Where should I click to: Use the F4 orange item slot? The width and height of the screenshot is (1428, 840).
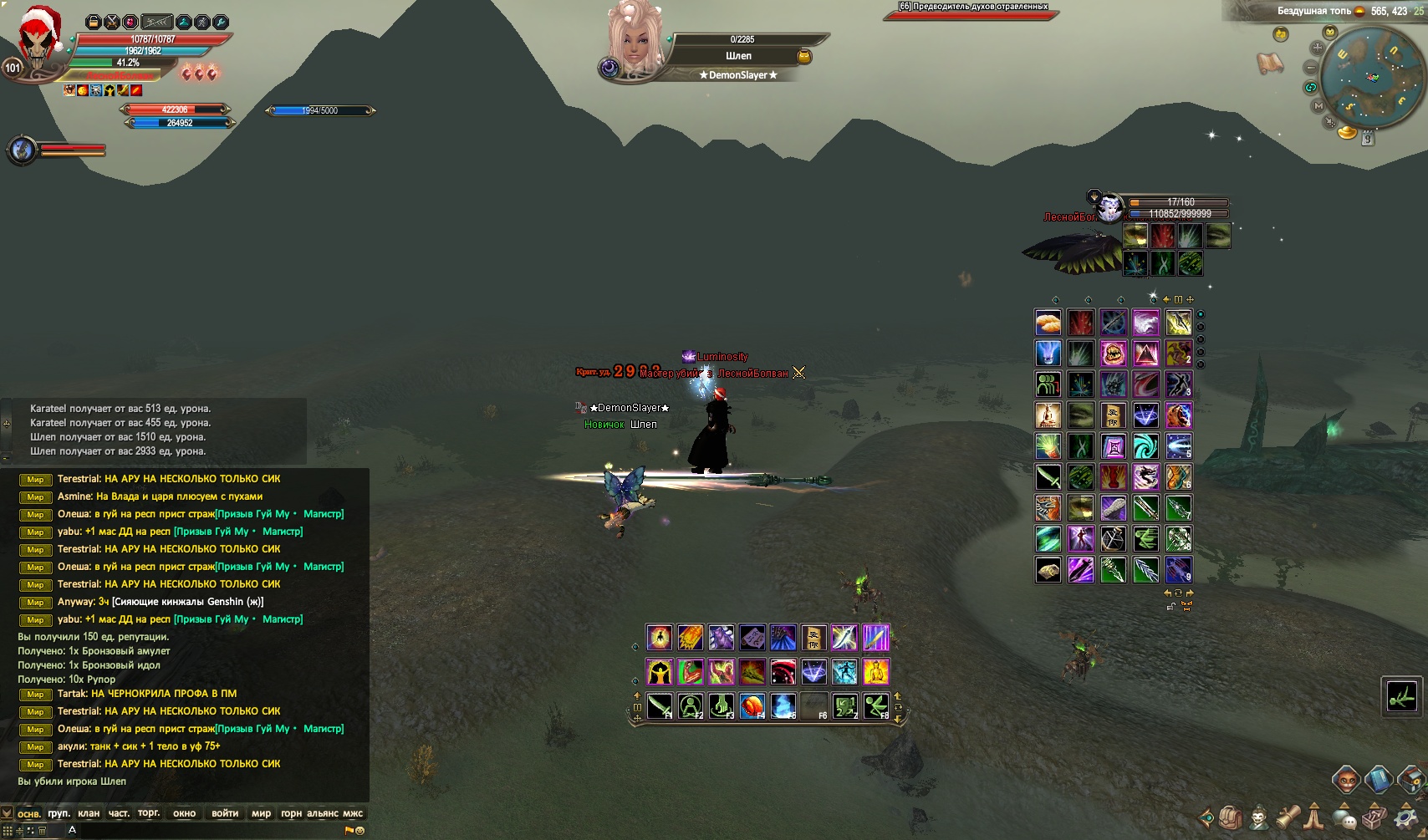pyautogui.click(x=752, y=706)
